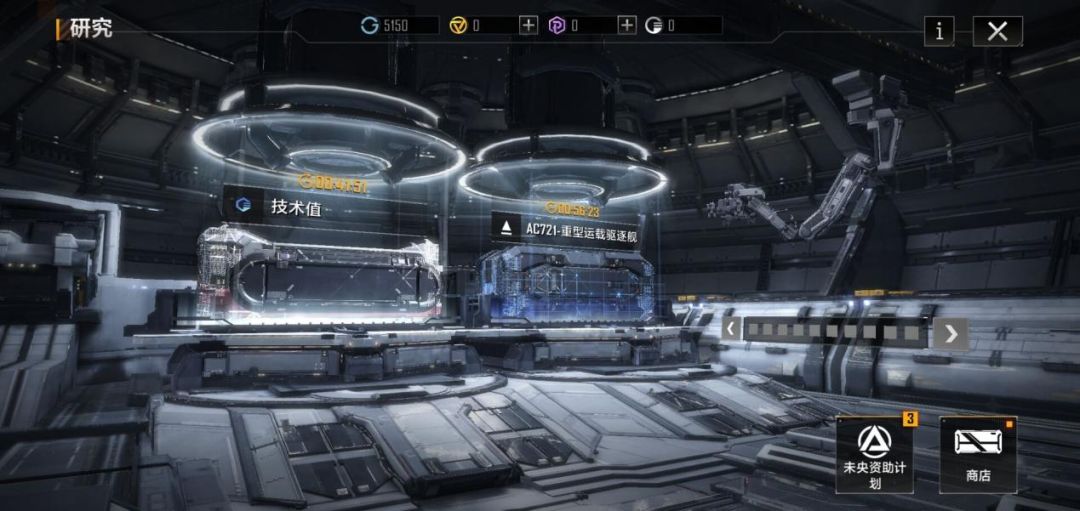The image size is (1080, 511).
Task: Show the previous item with the left arrow
Action: (x=731, y=330)
